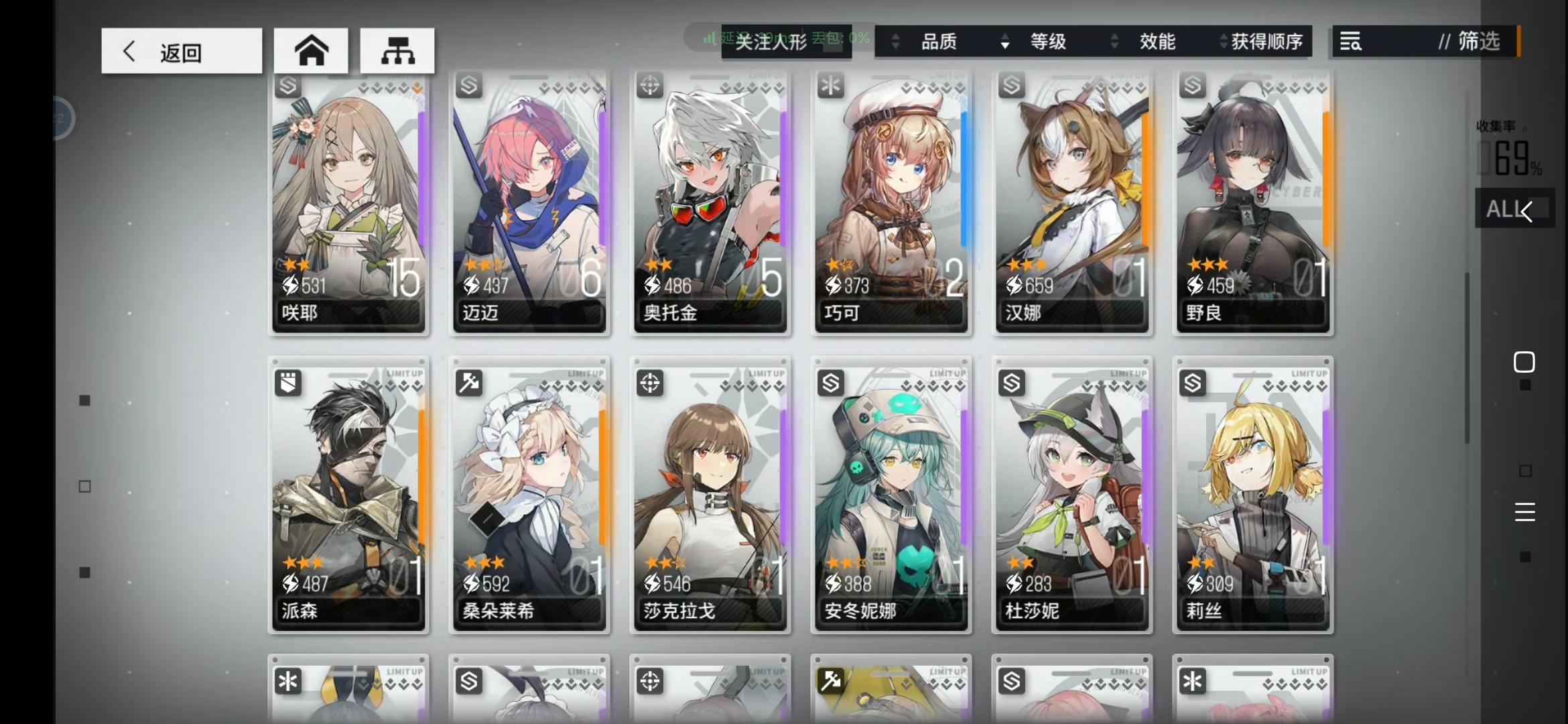Image resolution: width=1568 pixels, height=724 pixels.
Task: Click the home icon at top left
Action: coord(310,50)
